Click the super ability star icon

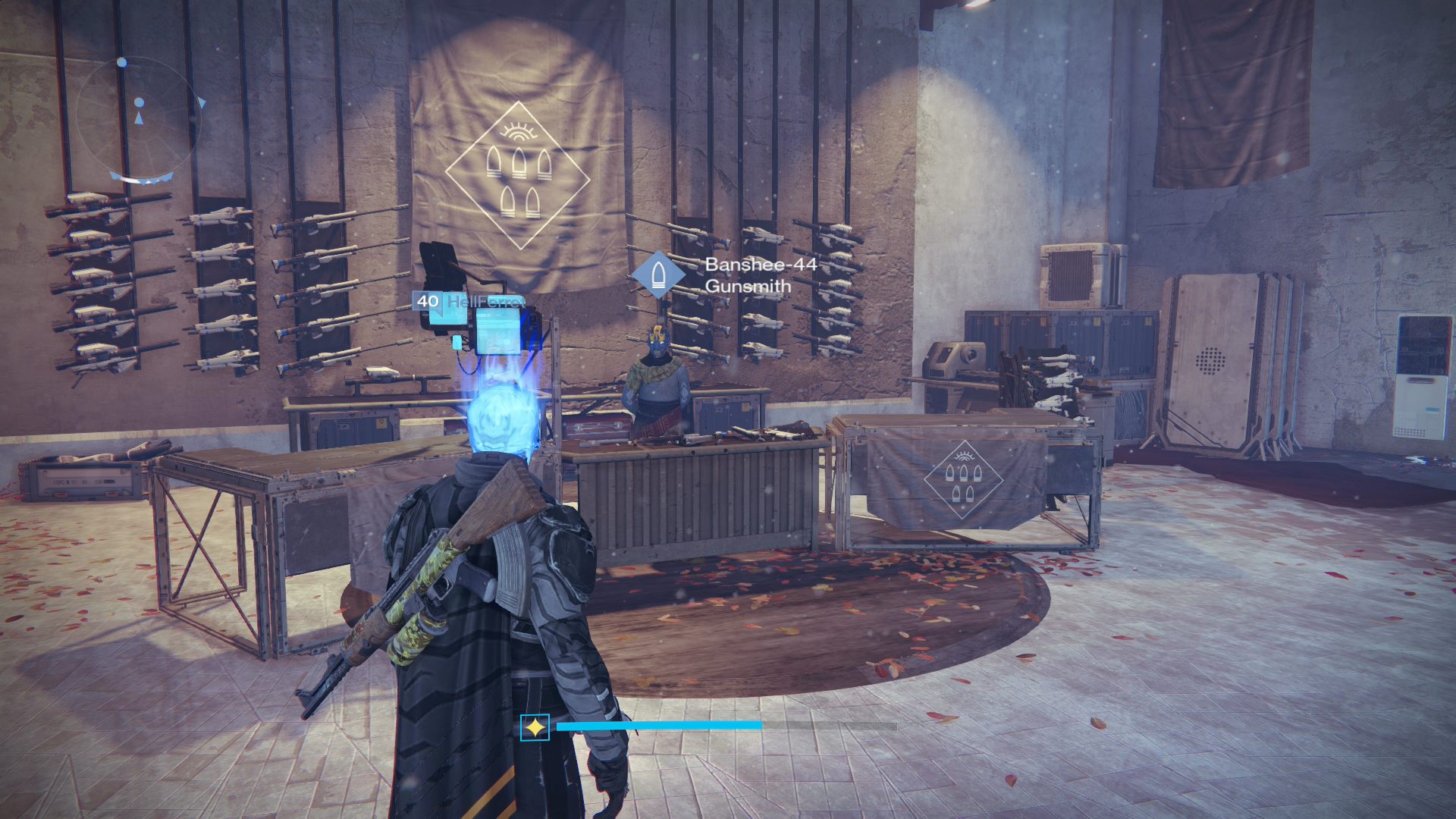click(535, 728)
